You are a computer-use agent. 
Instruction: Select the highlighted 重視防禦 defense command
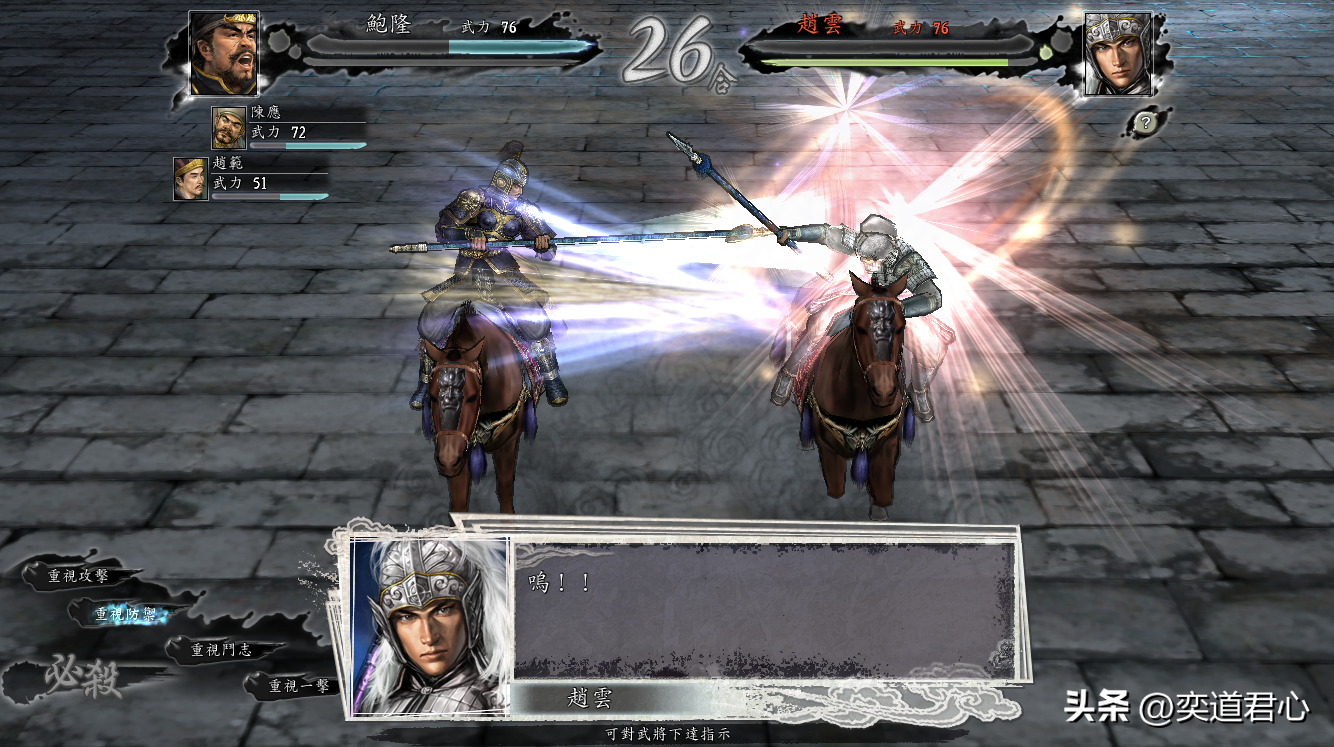pyautogui.click(x=126, y=614)
